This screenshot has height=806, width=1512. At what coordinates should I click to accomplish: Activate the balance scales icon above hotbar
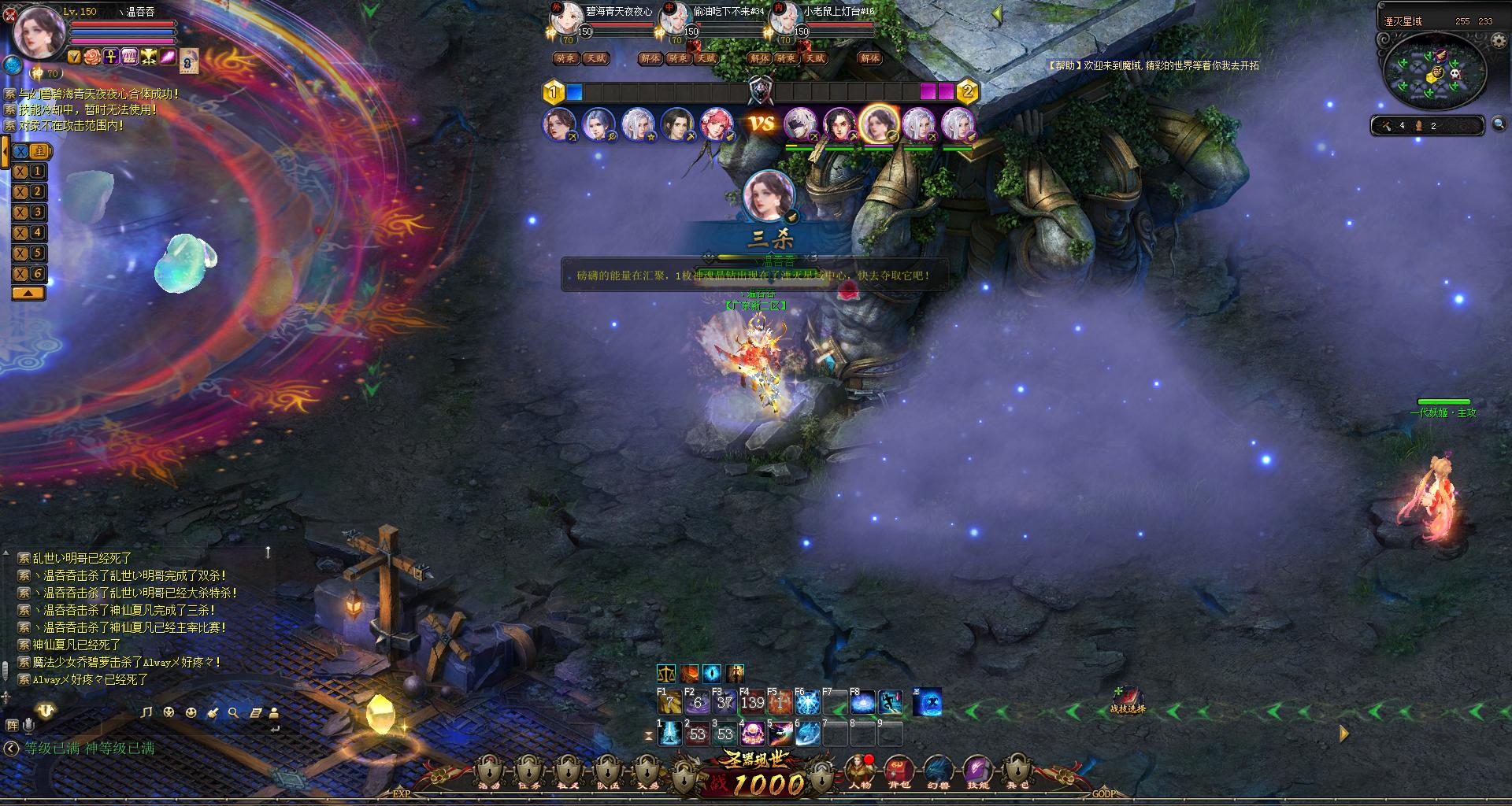(666, 674)
